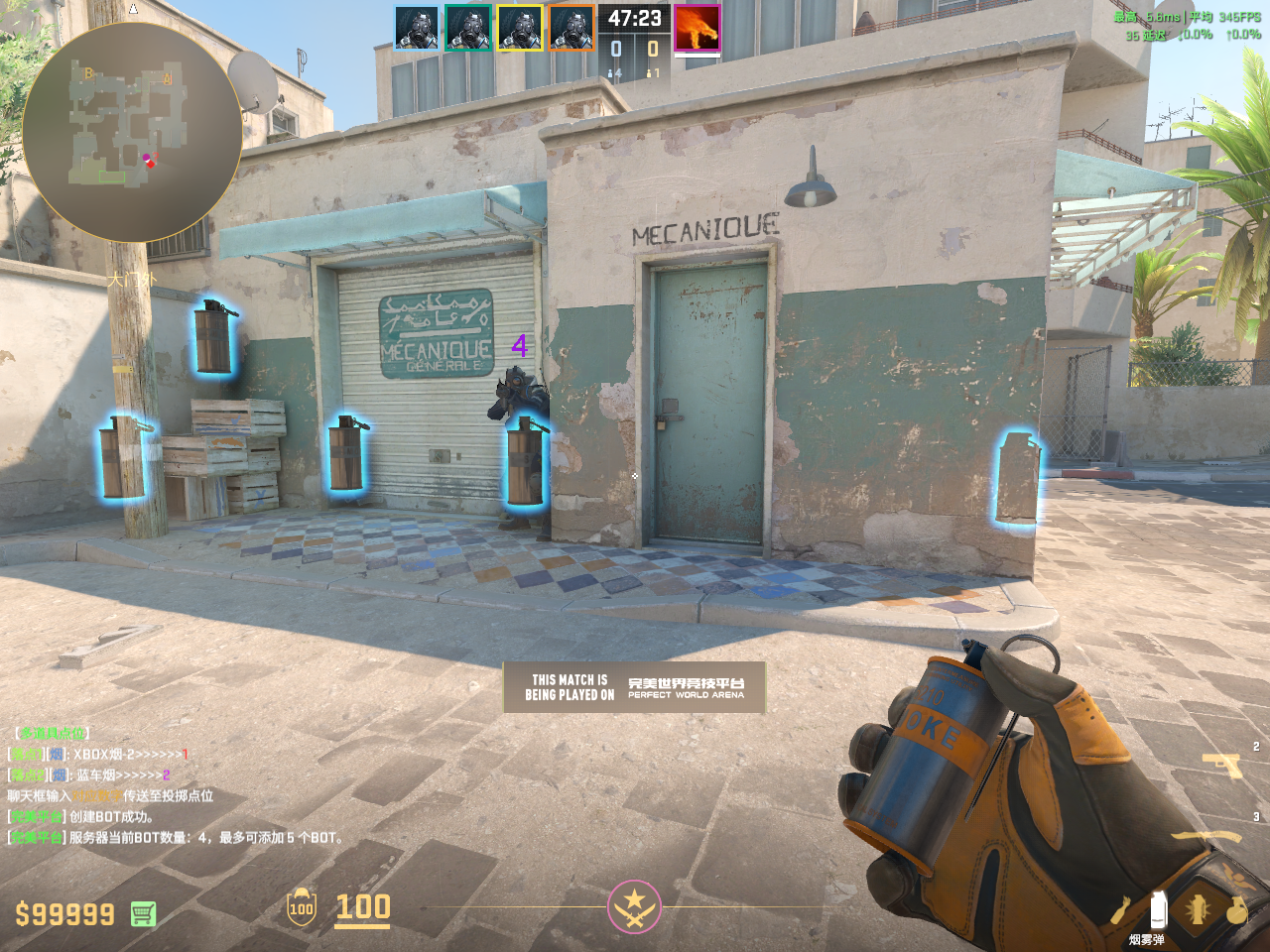This screenshot has height=952, width=1270.
Task: Select the green-bordered teammate avatar
Action: [x=468, y=28]
